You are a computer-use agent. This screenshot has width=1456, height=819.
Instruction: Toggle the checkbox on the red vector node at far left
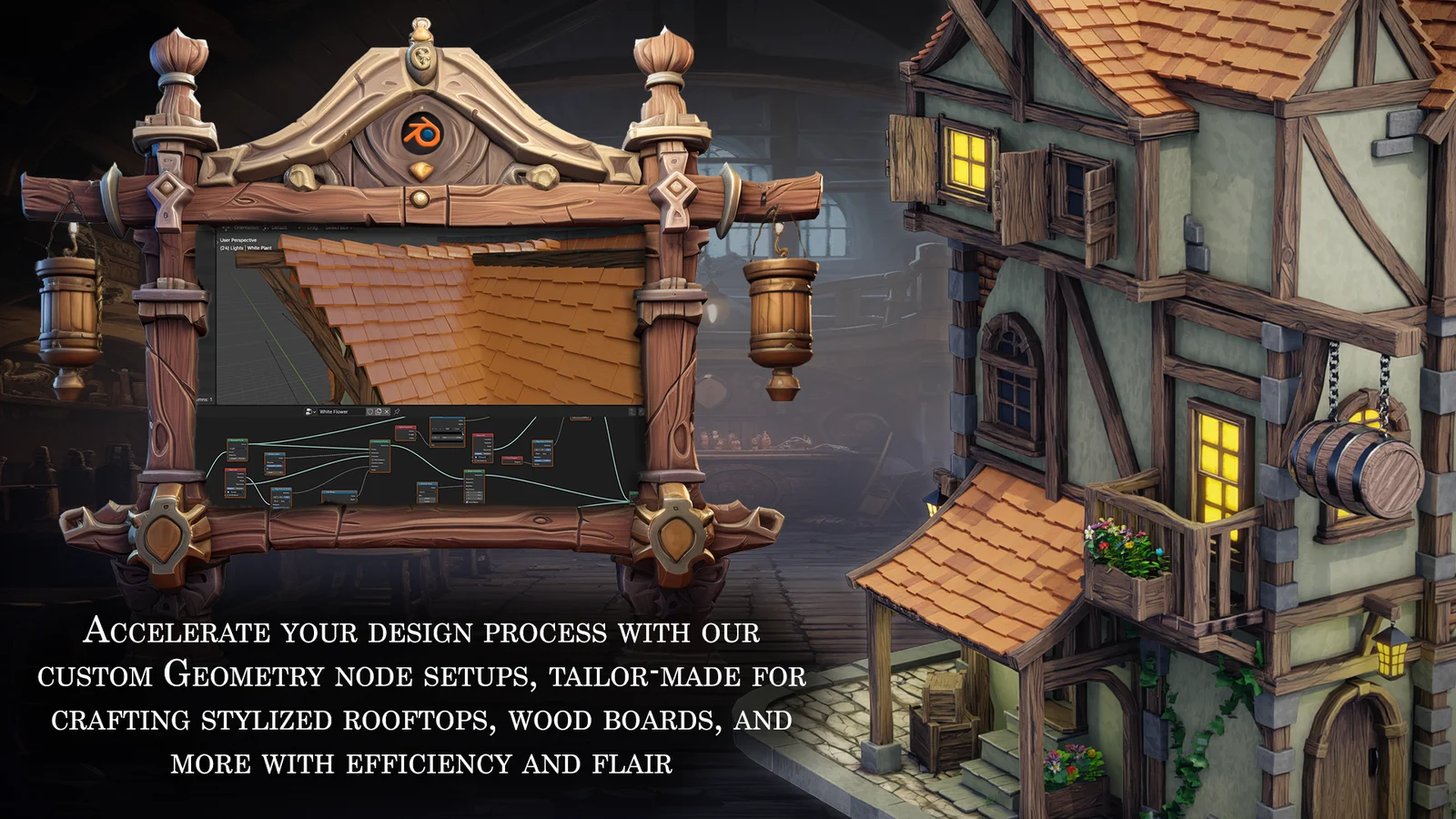[228, 492]
